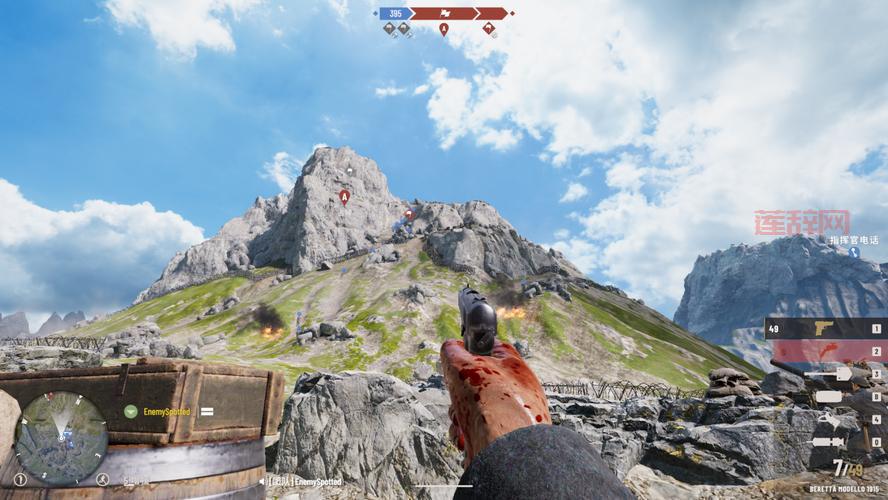This screenshot has width=888, height=500.
Task: Select the red highlighted weapon slot
Action: pyautogui.click(x=825, y=351)
